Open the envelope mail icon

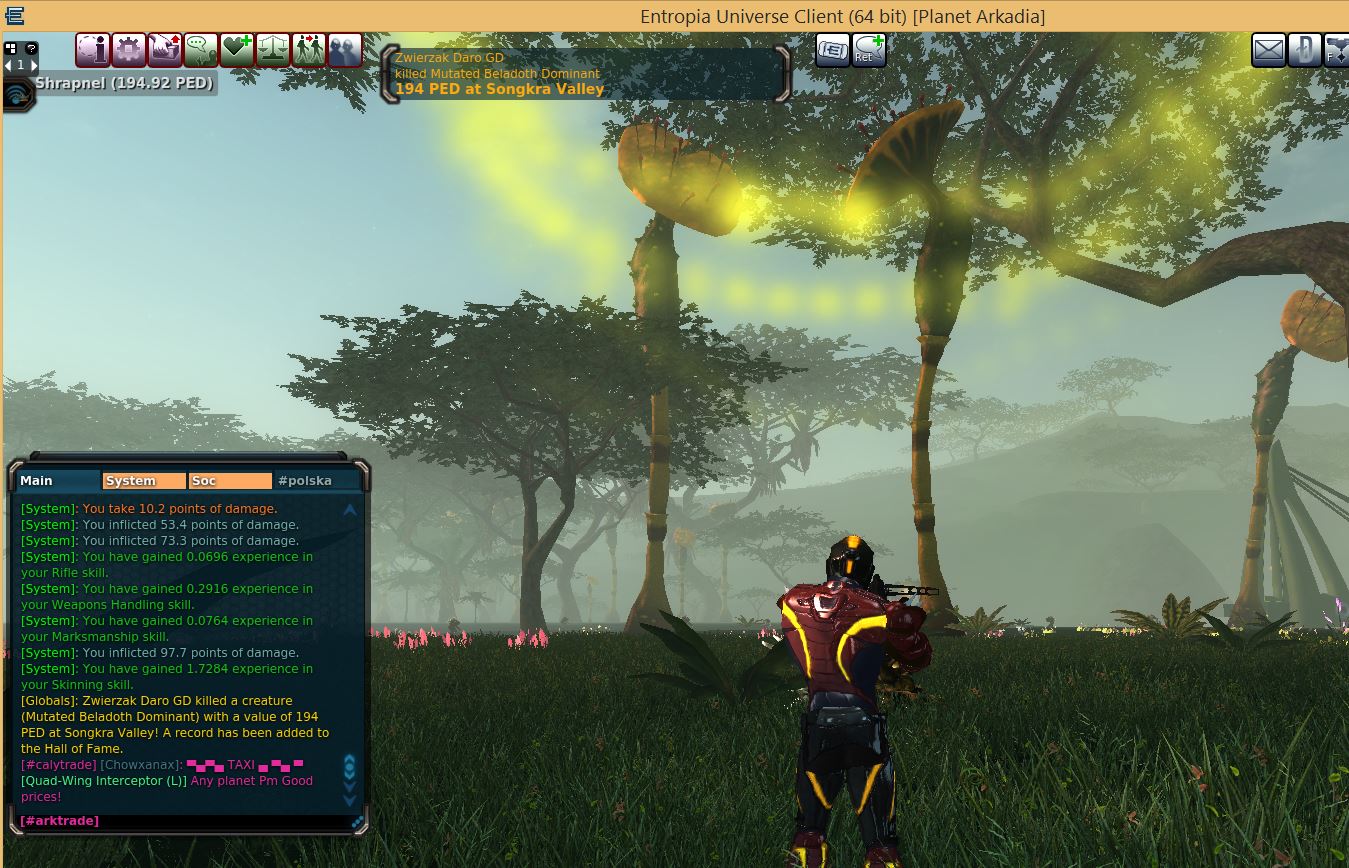[1269, 50]
